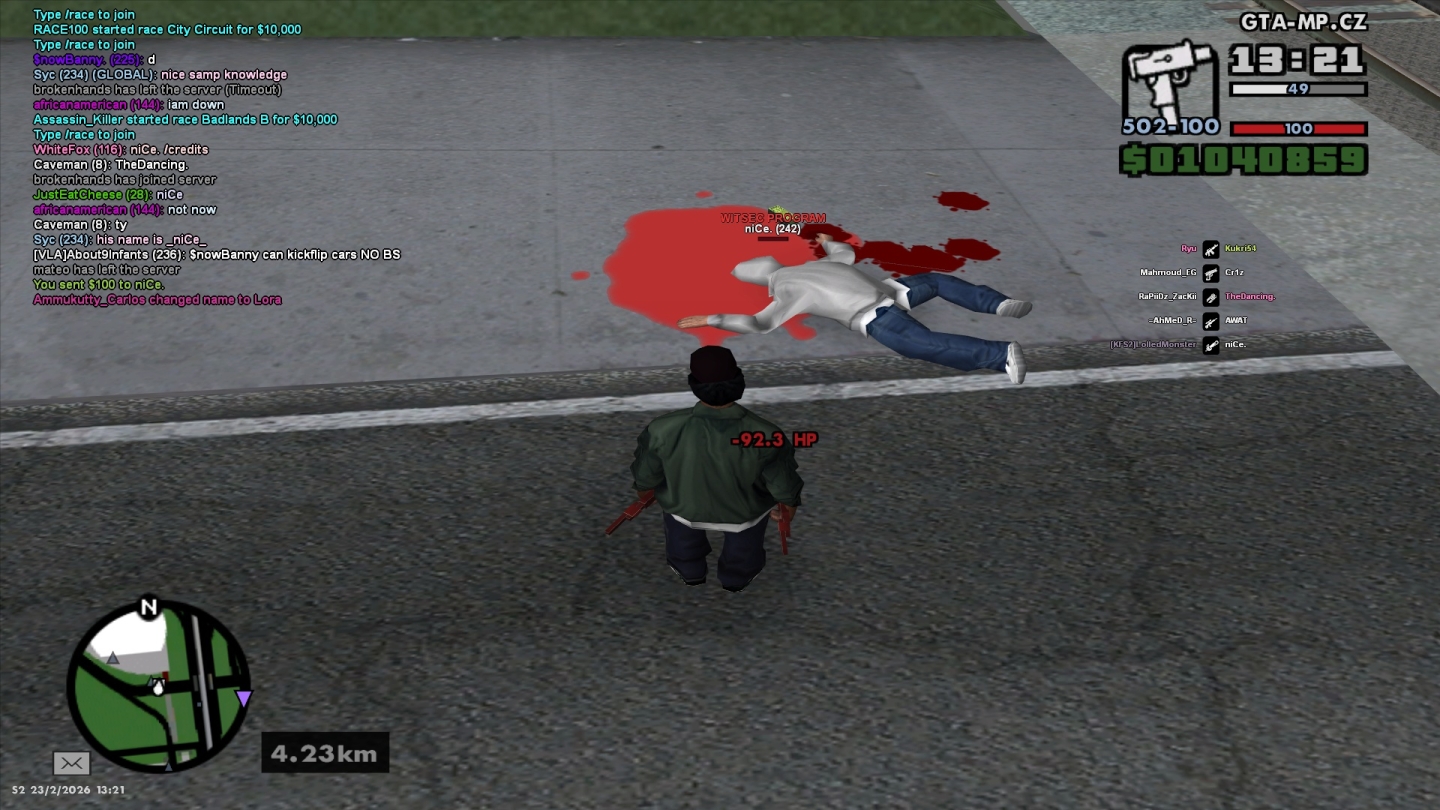This screenshot has width=1440, height=810.
Task: Click the '4.23 km' distance label
Action: pyautogui.click(x=323, y=752)
